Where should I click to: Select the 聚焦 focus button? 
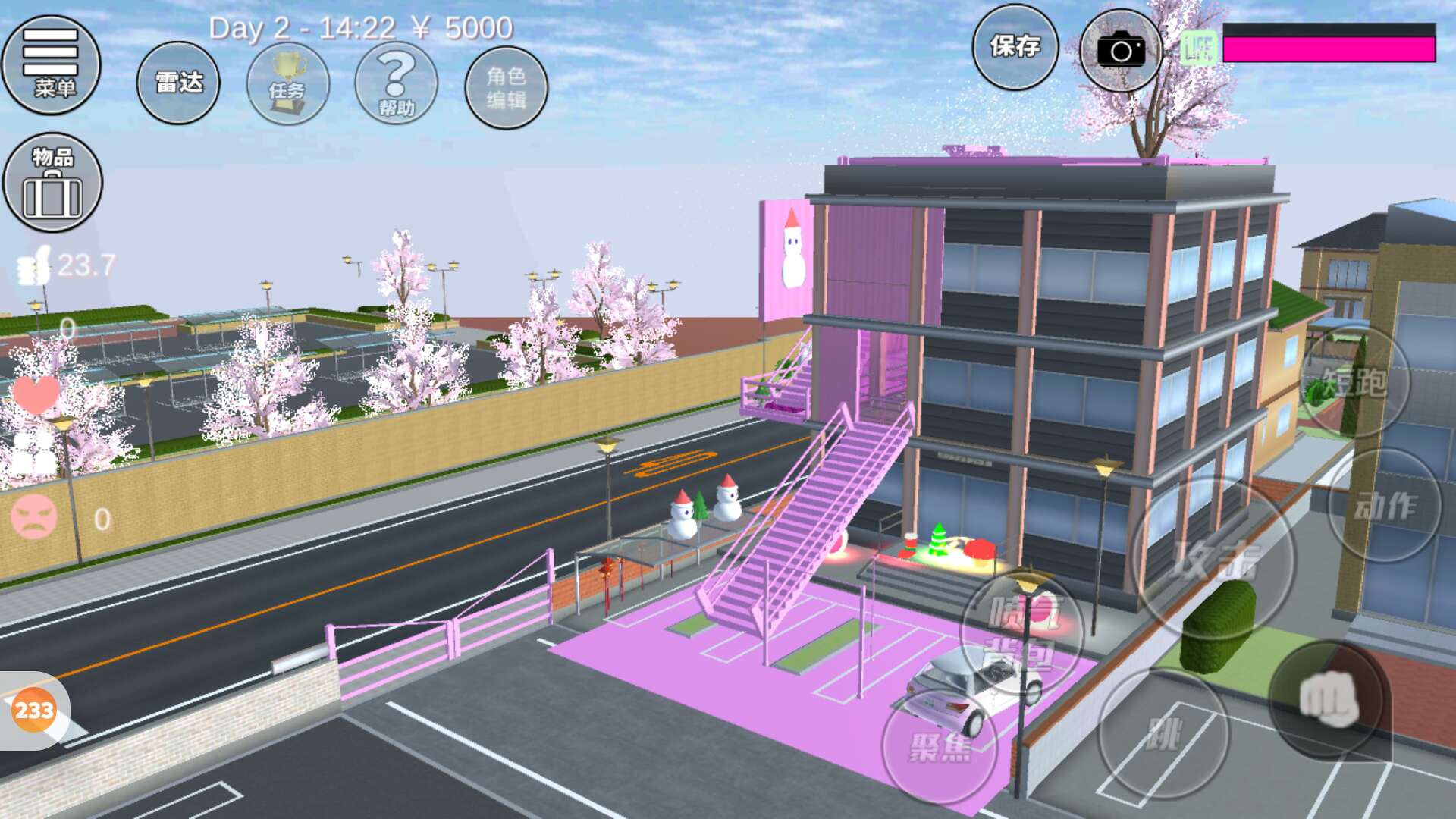click(x=940, y=747)
